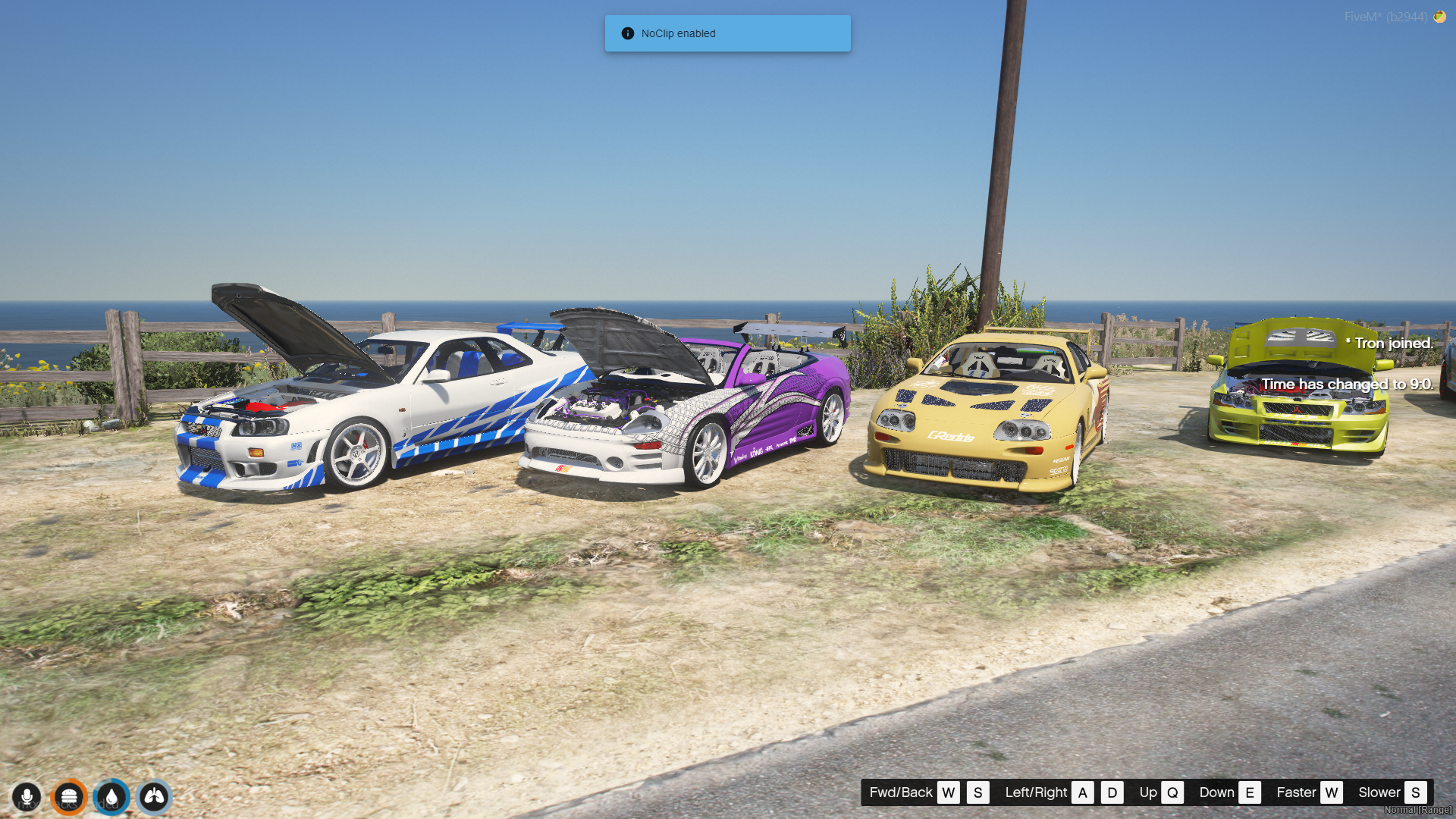
Task: Click the info icon in NoClip notification
Action: [x=627, y=33]
